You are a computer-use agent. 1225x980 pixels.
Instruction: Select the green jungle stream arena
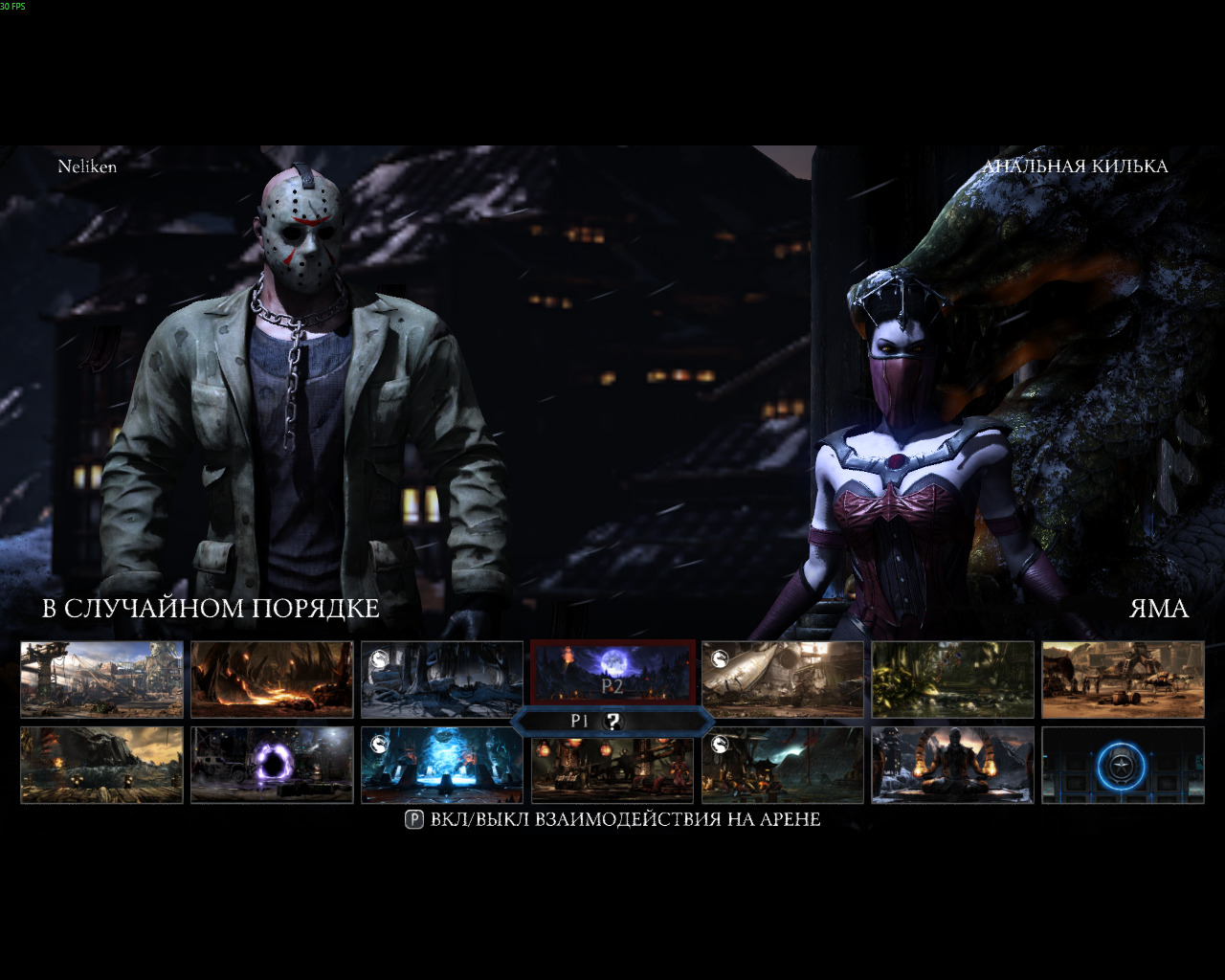[x=953, y=679]
